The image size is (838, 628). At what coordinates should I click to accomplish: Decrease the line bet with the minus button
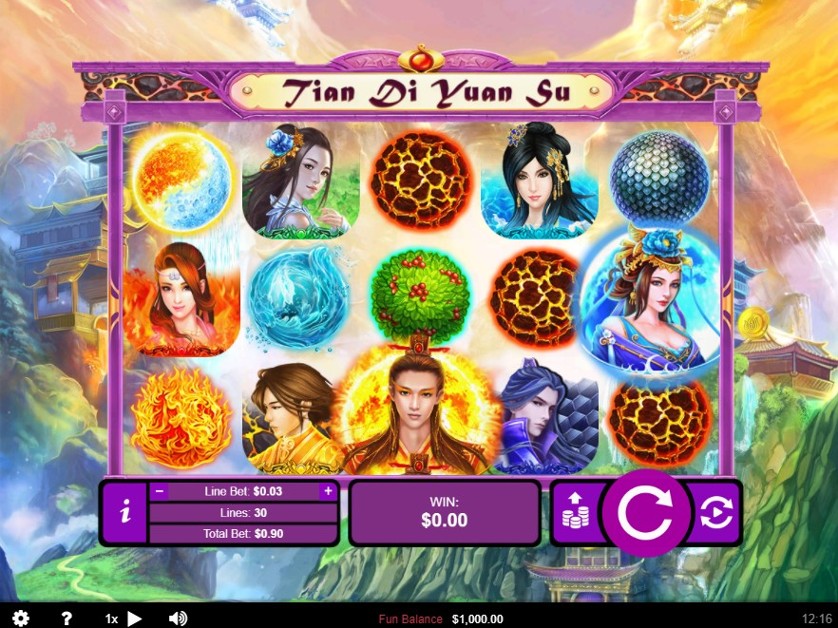[158, 491]
